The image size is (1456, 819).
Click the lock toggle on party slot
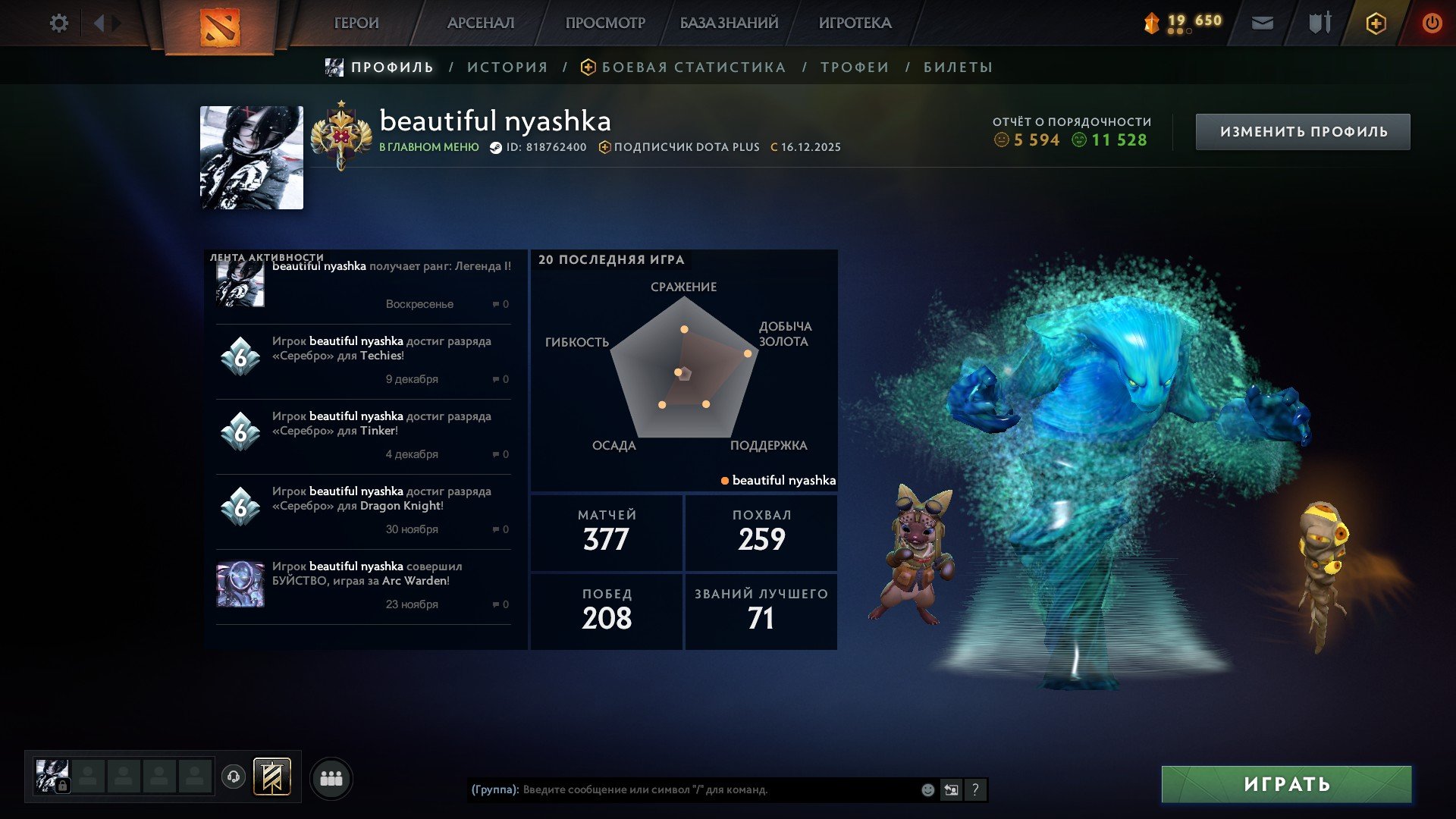tap(63, 786)
